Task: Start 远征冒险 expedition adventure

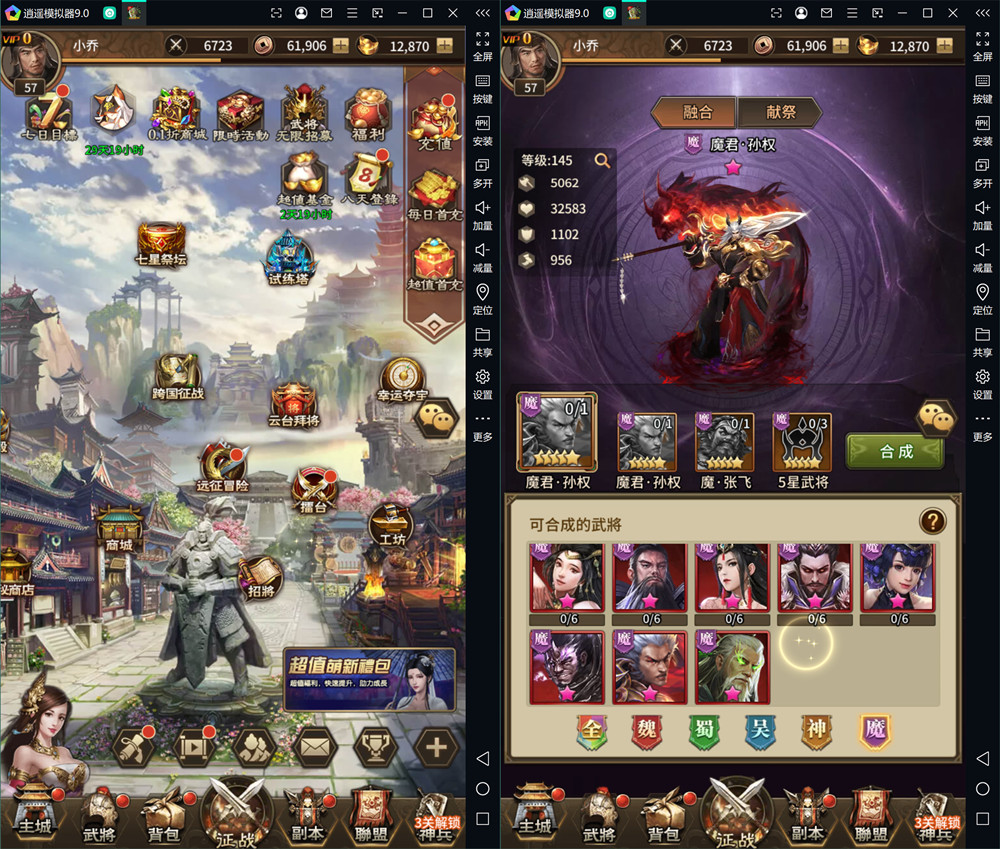Action: click(x=220, y=465)
